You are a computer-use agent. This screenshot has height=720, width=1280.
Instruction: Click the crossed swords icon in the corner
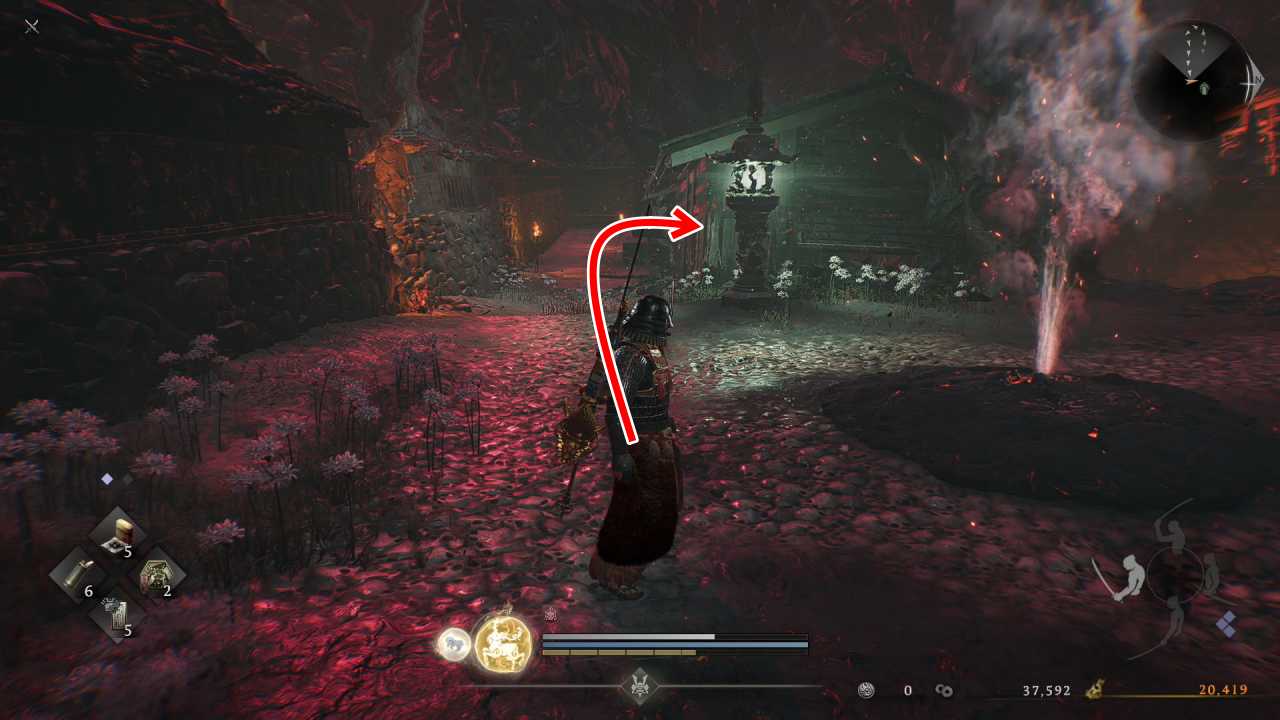(32, 26)
